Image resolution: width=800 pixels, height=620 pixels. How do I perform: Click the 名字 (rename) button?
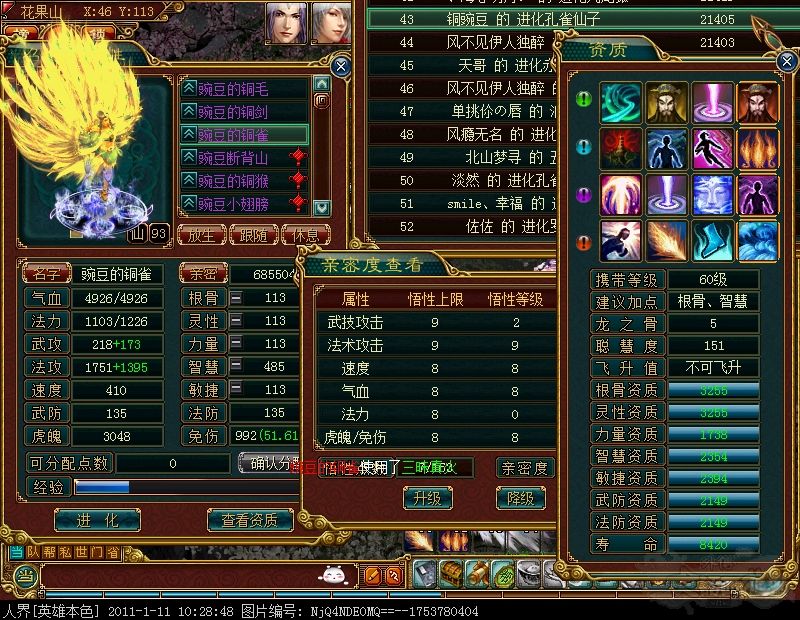click(x=47, y=274)
